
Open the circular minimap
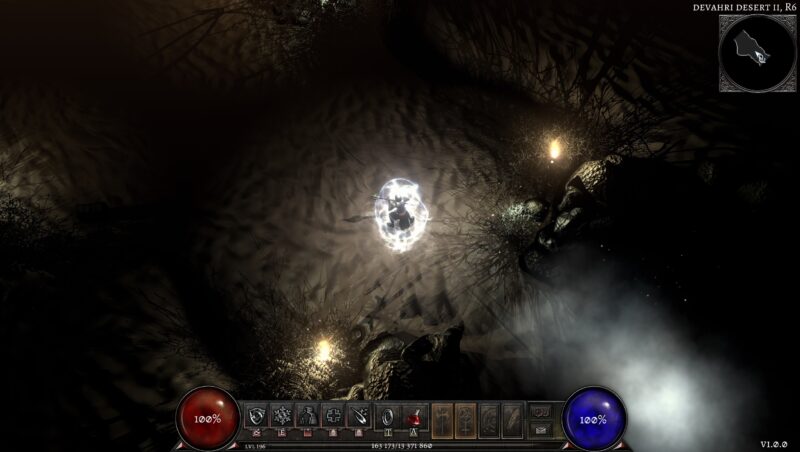[758, 53]
